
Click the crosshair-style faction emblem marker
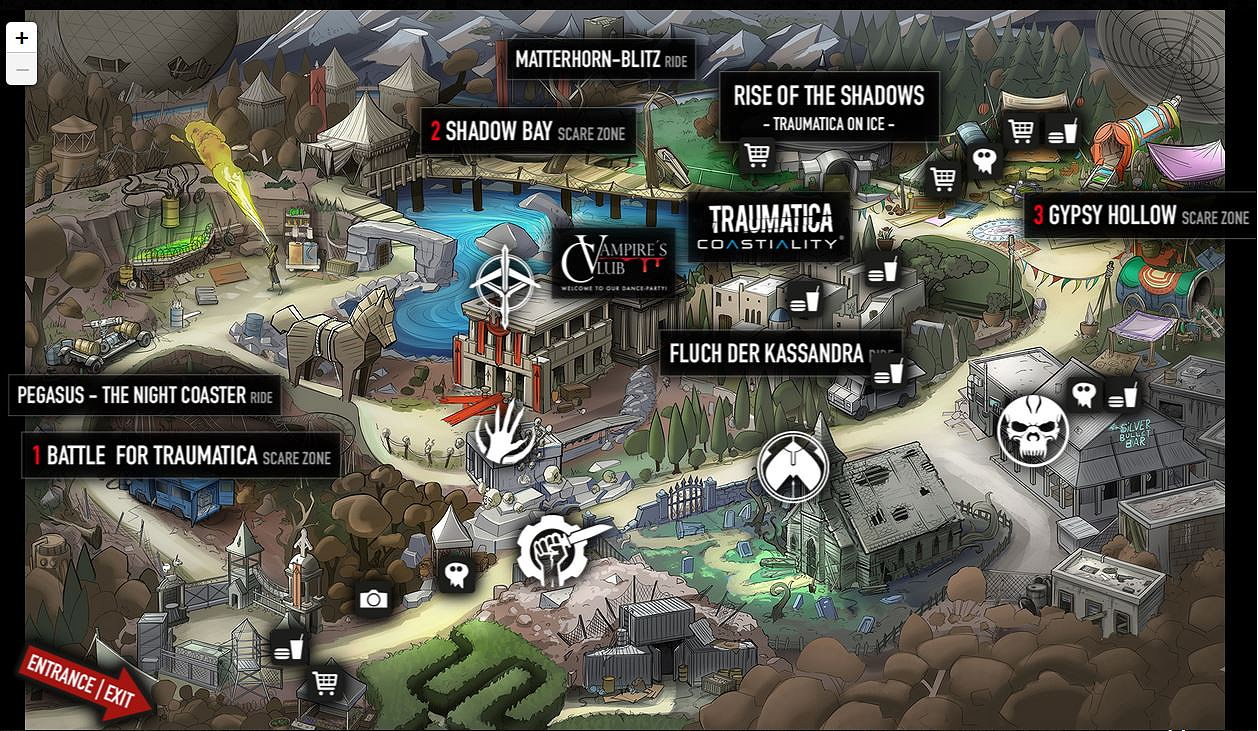(x=505, y=285)
